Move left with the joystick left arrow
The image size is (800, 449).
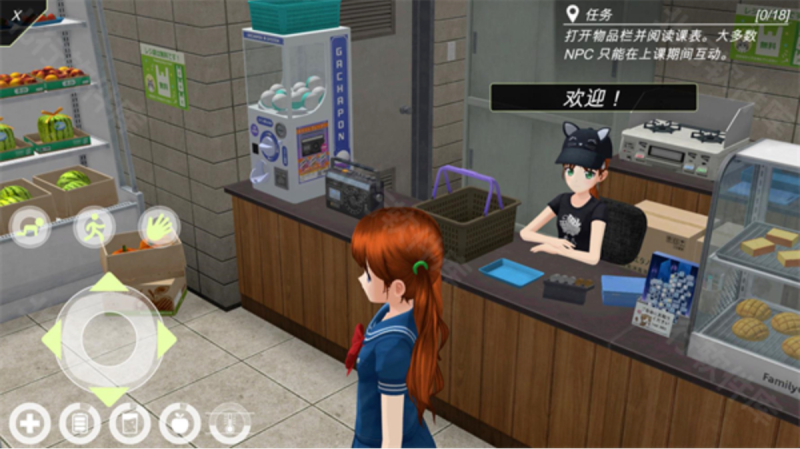coord(52,340)
